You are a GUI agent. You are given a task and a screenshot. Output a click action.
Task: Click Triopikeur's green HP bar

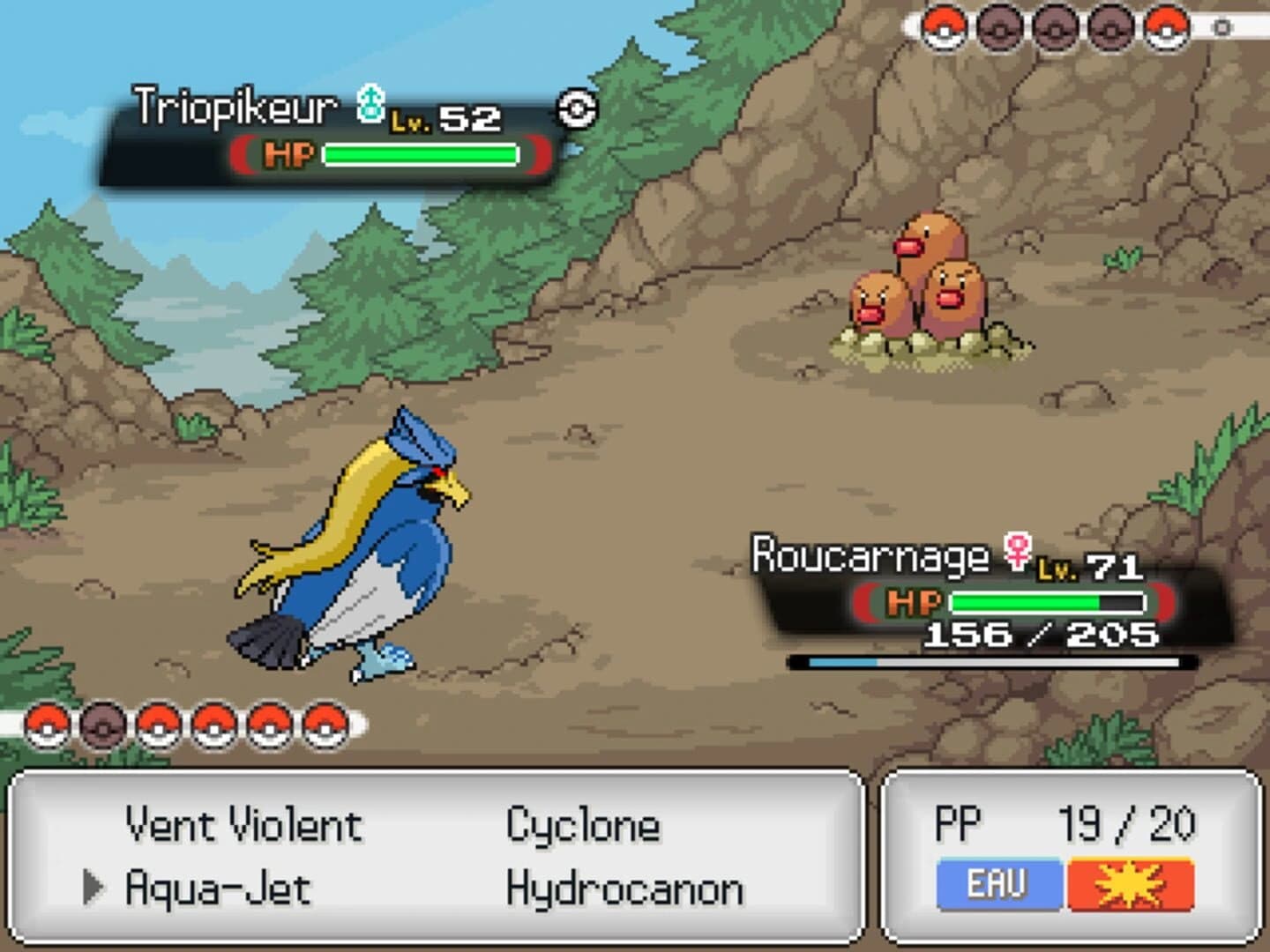coord(420,152)
